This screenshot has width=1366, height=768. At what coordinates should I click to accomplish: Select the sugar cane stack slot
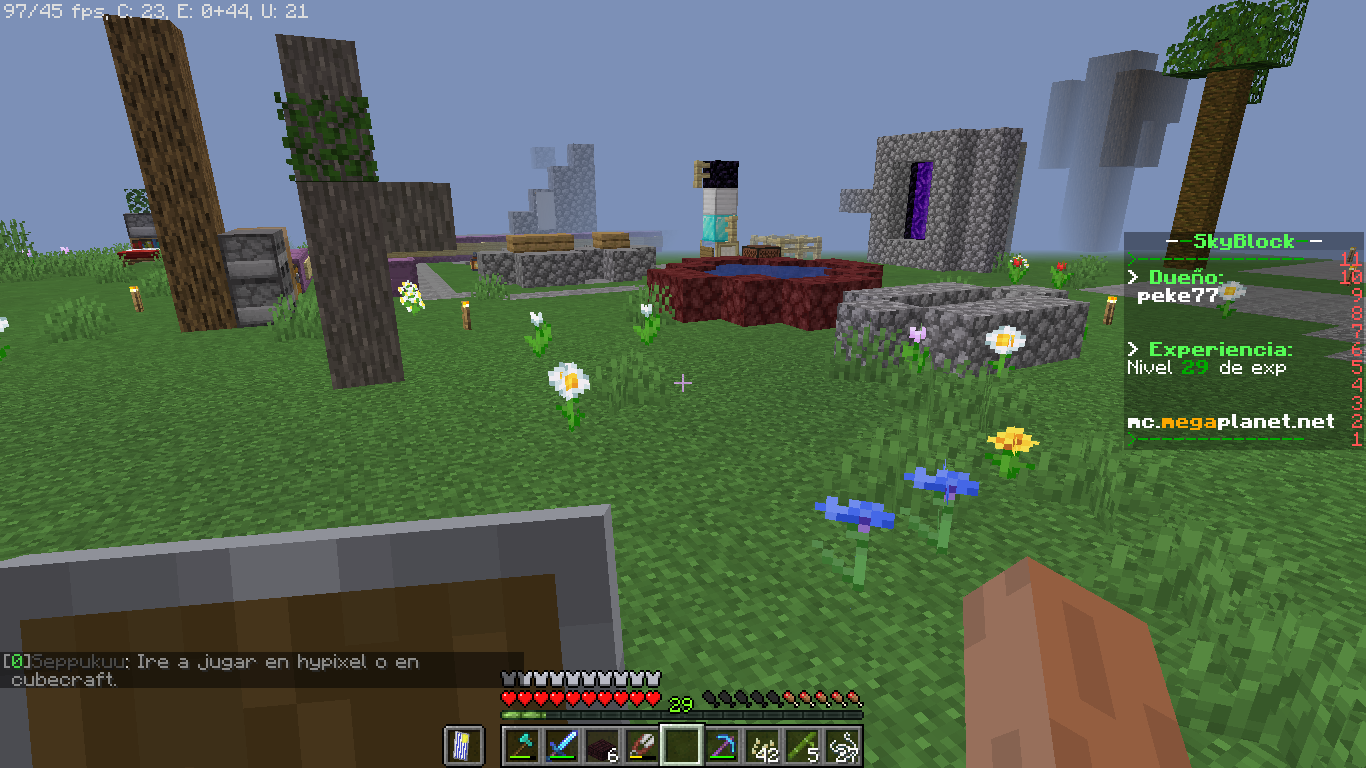click(x=803, y=746)
